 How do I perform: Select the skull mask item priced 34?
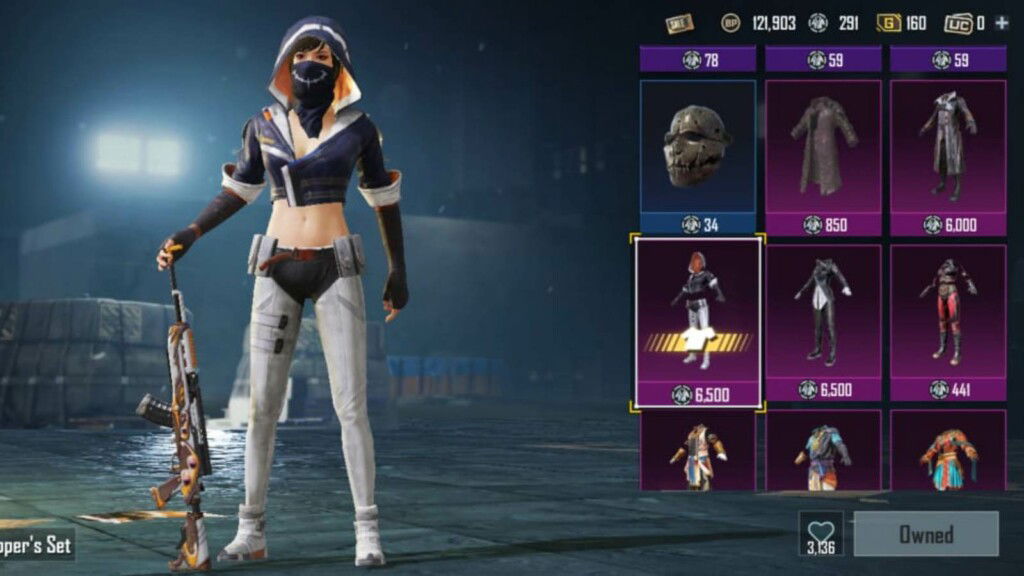tap(698, 148)
